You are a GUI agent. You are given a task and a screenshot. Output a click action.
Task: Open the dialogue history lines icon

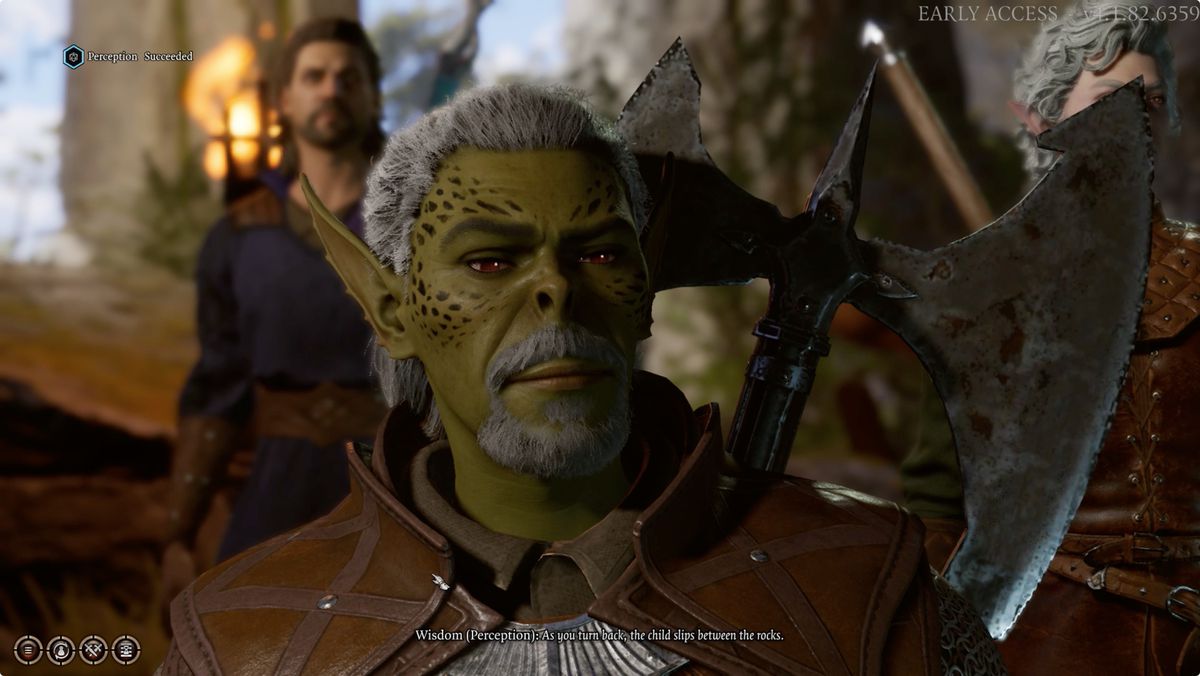28,650
